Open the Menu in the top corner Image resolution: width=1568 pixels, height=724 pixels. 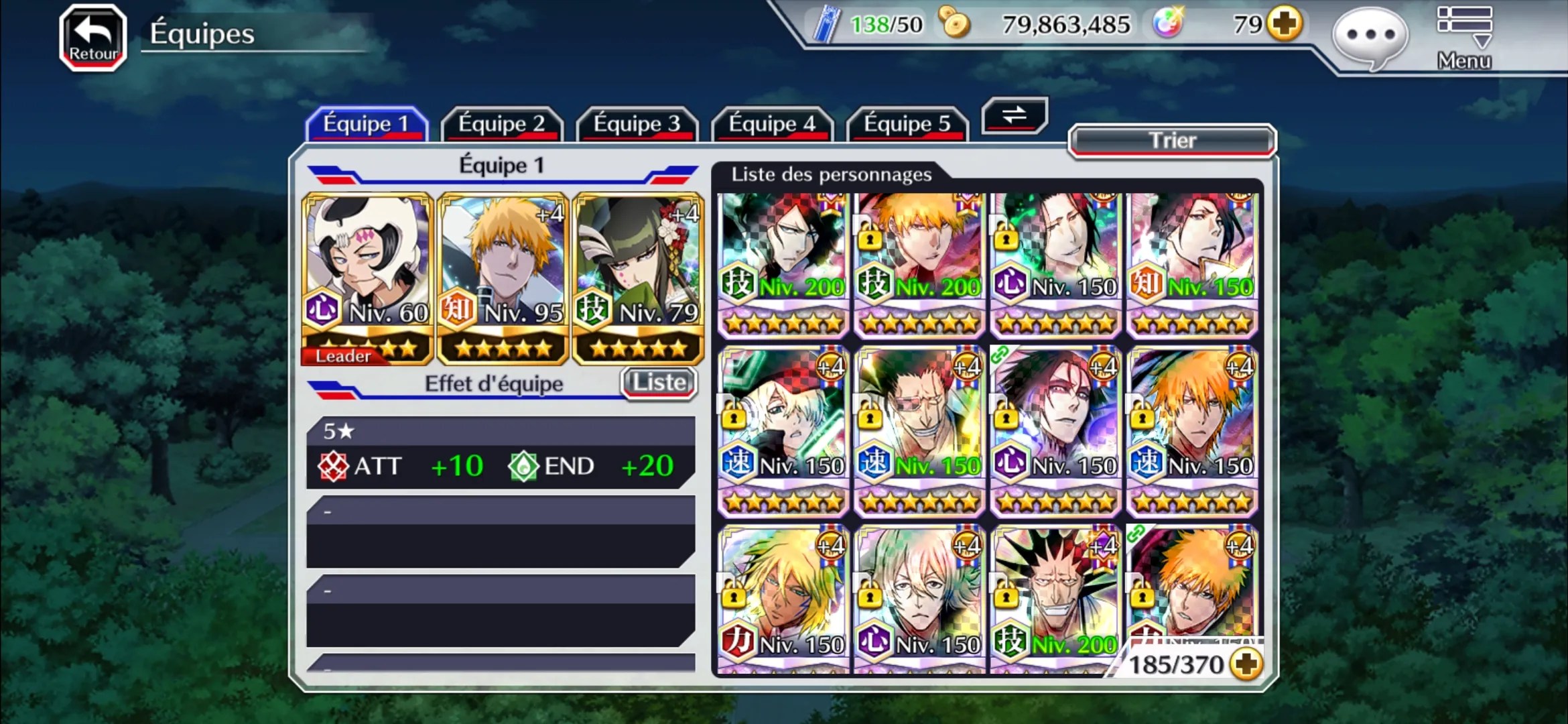point(1464,38)
